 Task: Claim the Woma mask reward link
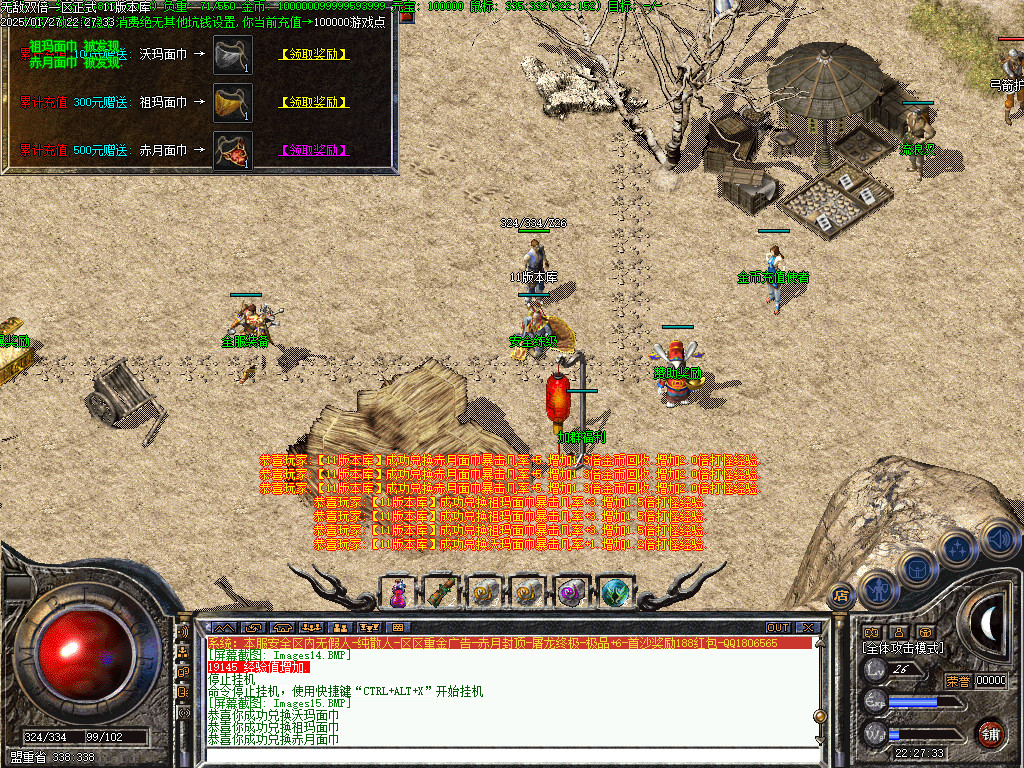coord(315,54)
